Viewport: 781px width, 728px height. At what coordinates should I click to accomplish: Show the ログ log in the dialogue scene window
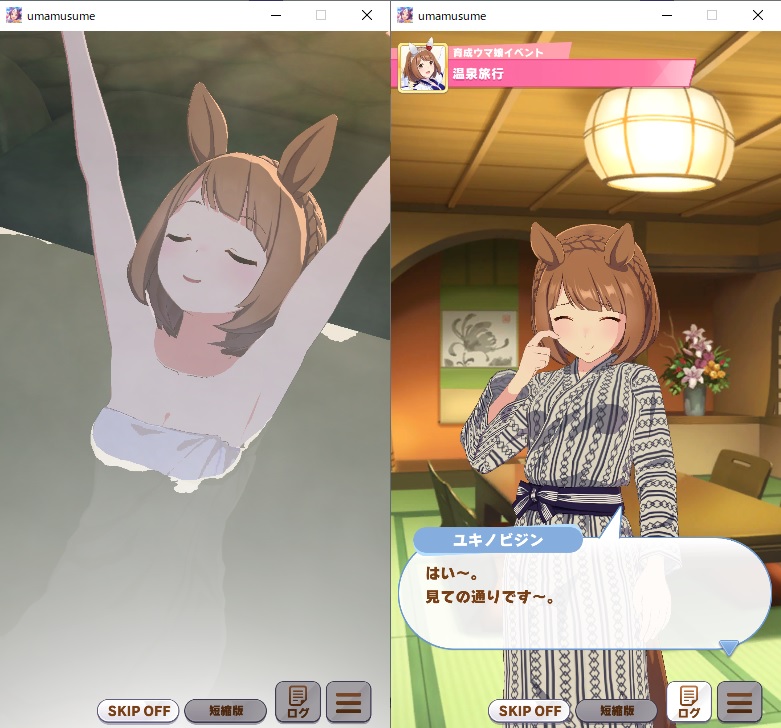click(689, 702)
